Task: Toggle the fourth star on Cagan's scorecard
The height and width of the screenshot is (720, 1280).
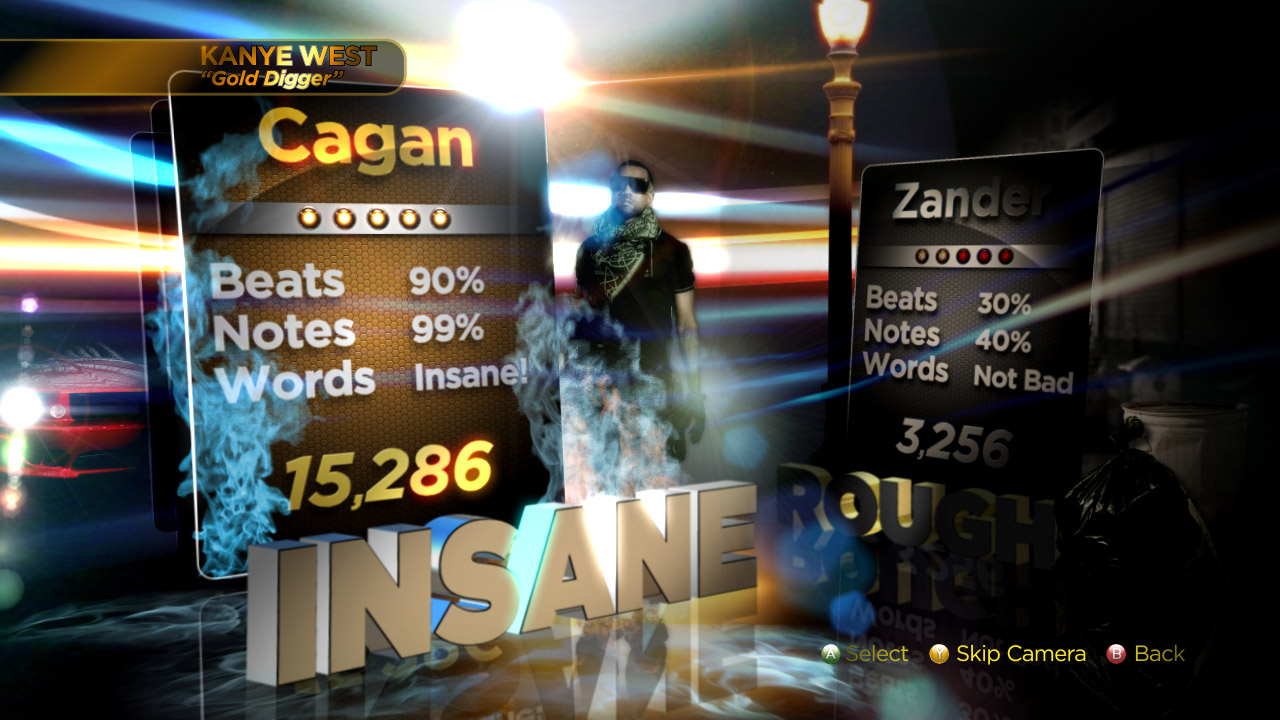Action: (410, 216)
